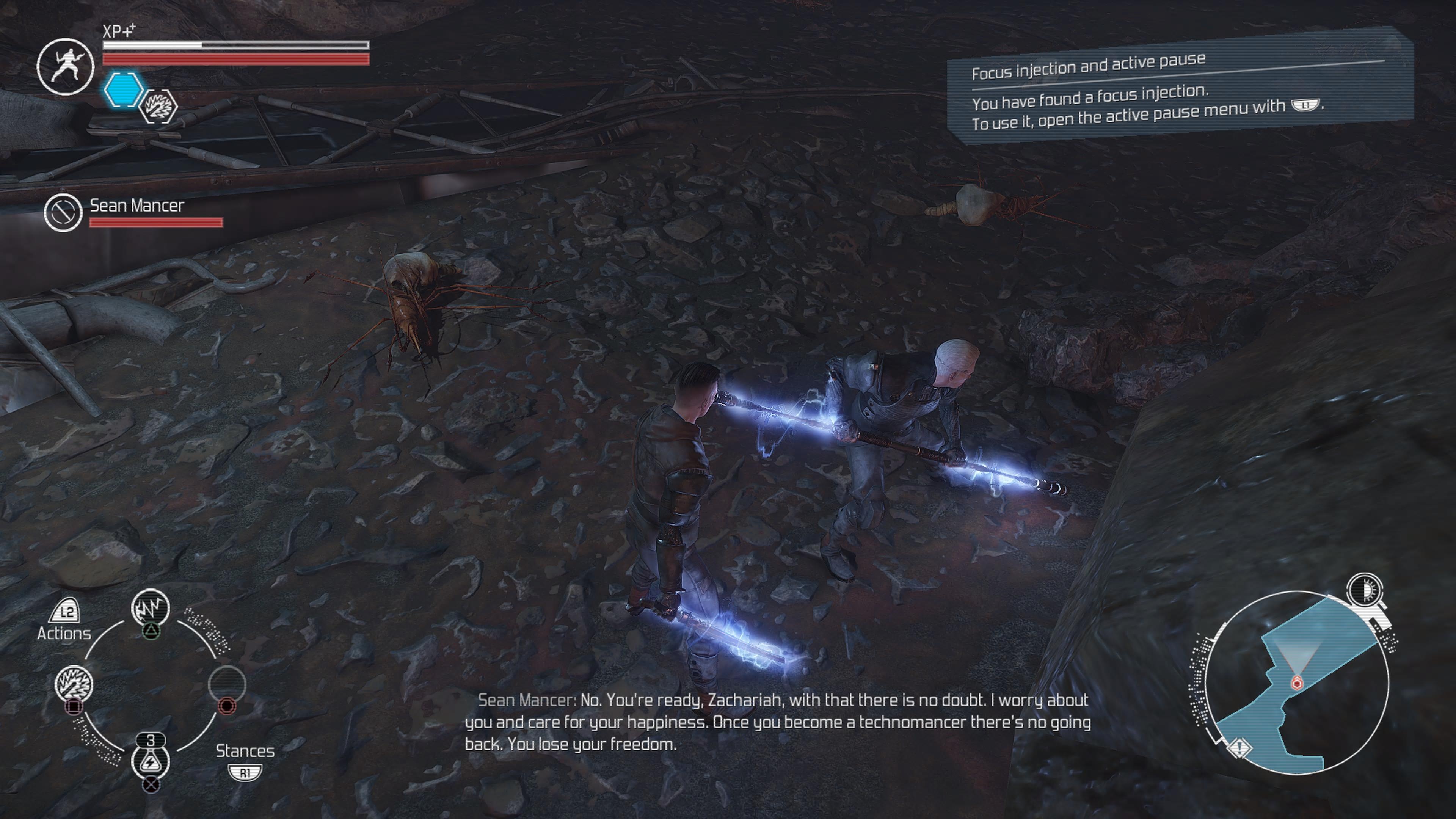Select the hexagonal electric burst status icon
This screenshot has width=1456, height=819.
click(x=158, y=106)
